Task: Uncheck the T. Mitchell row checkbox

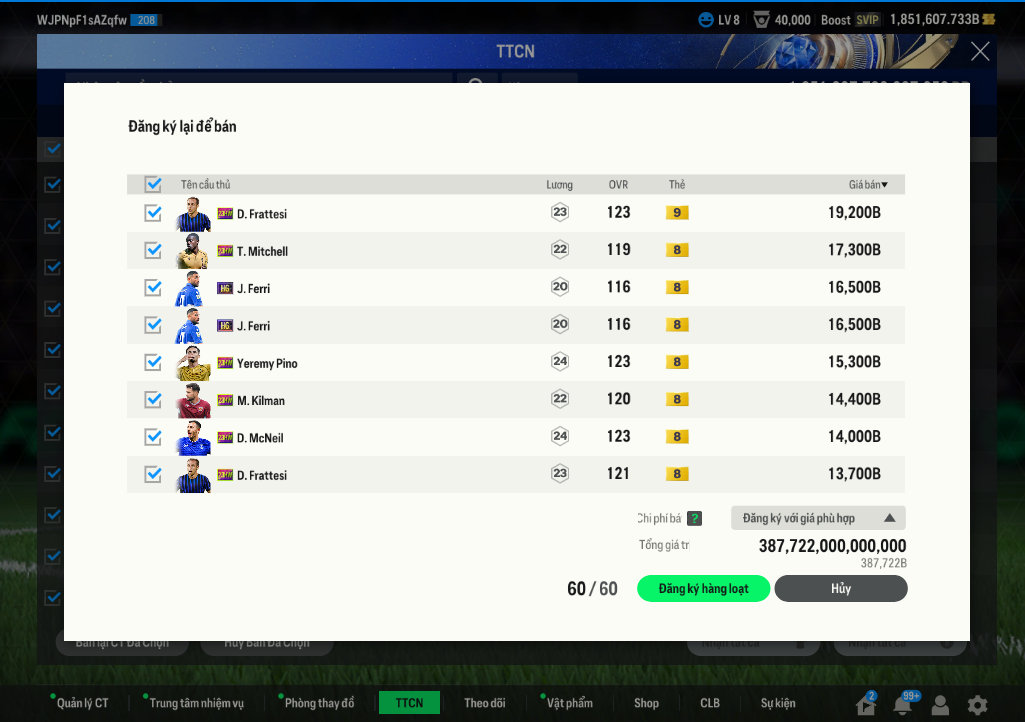Action: click(153, 250)
